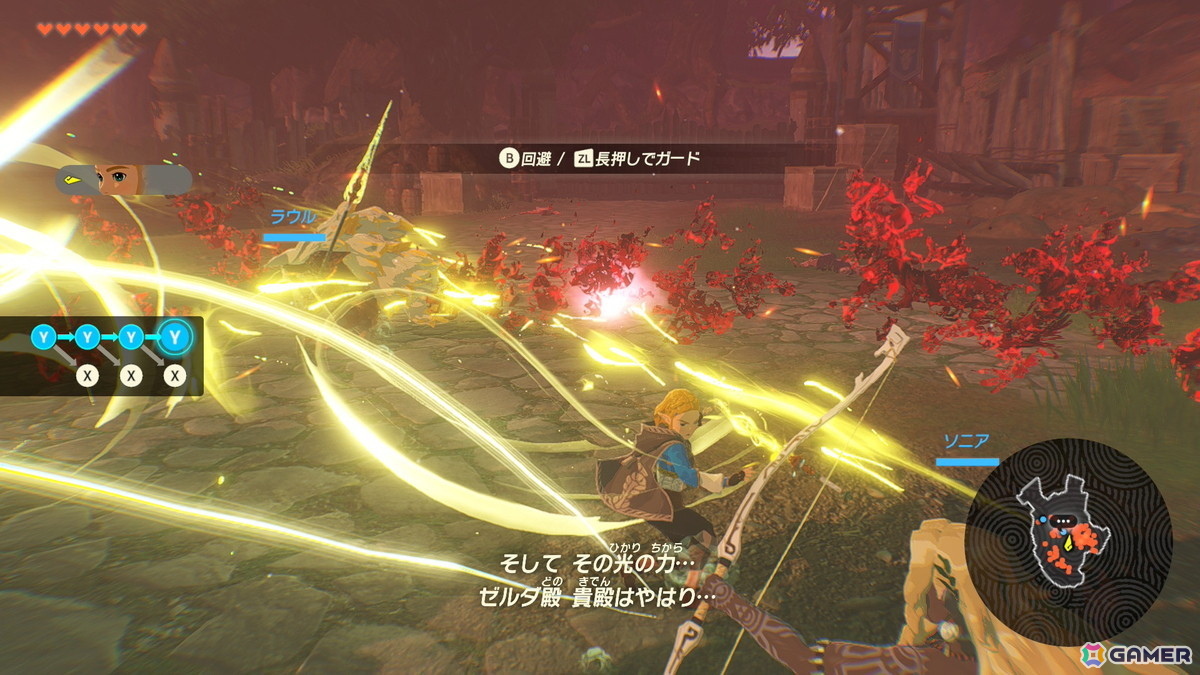Open the Y and X combo guide panel
The width and height of the screenshot is (1200, 675).
[105, 357]
